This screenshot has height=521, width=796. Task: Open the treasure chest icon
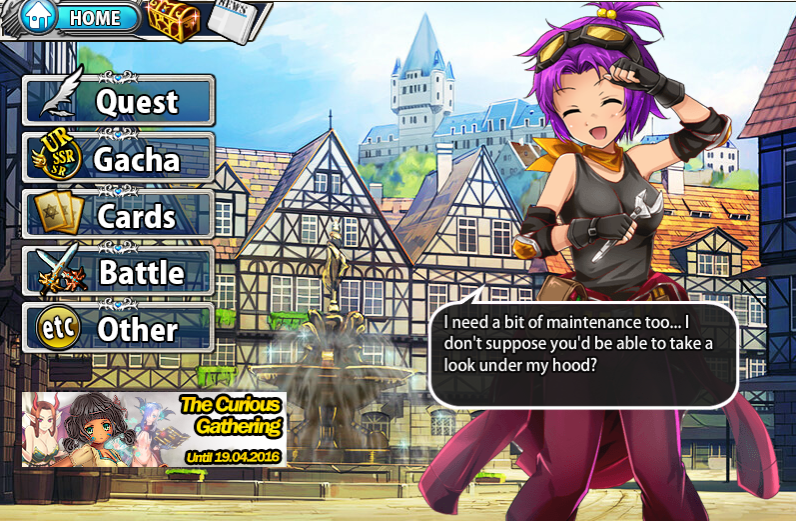tap(174, 19)
